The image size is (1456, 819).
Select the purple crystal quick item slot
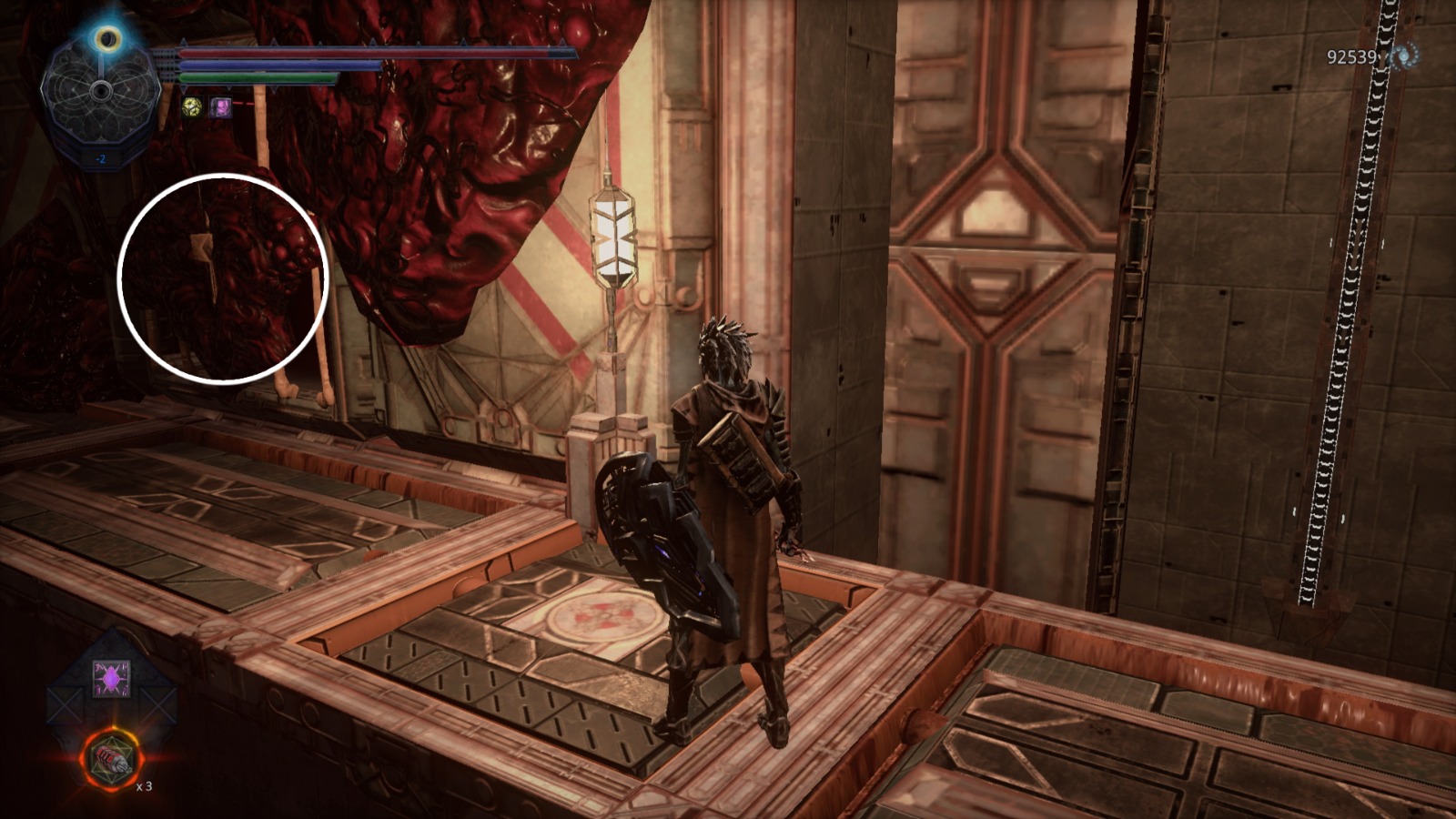coord(111,679)
